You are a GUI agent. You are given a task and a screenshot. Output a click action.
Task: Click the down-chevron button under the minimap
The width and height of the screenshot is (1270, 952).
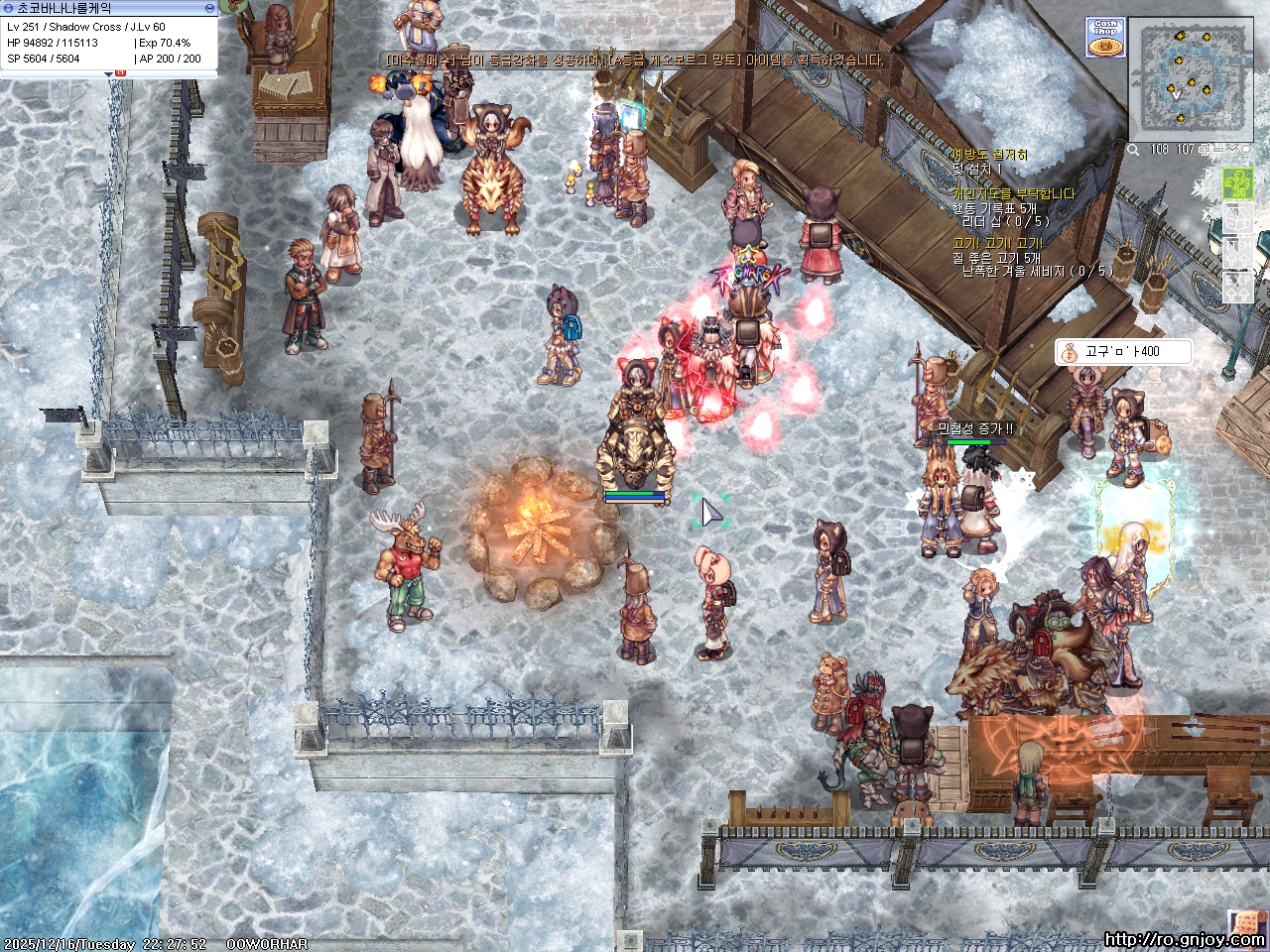coord(1233,150)
